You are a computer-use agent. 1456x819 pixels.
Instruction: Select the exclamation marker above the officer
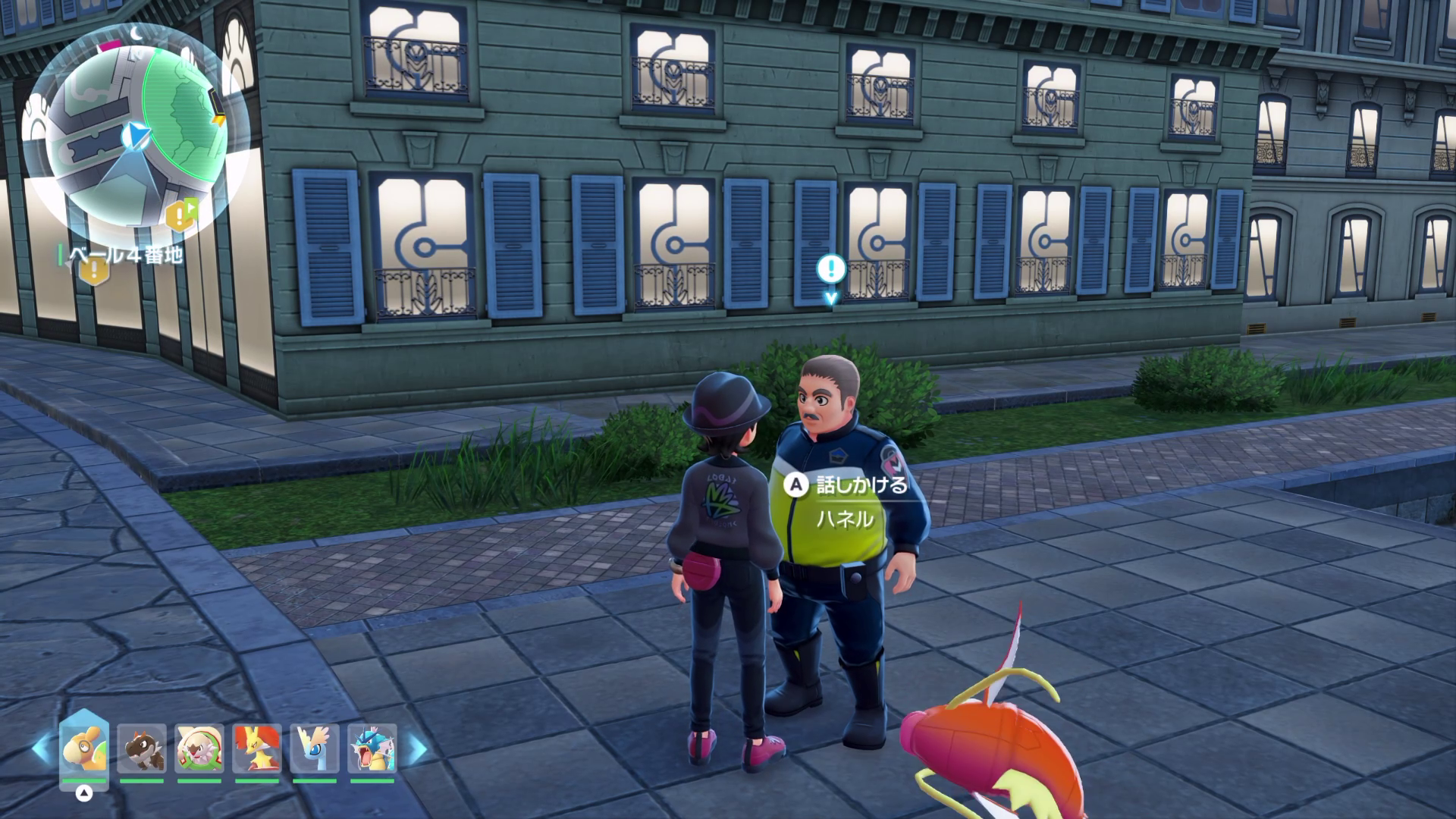click(x=831, y=268)
